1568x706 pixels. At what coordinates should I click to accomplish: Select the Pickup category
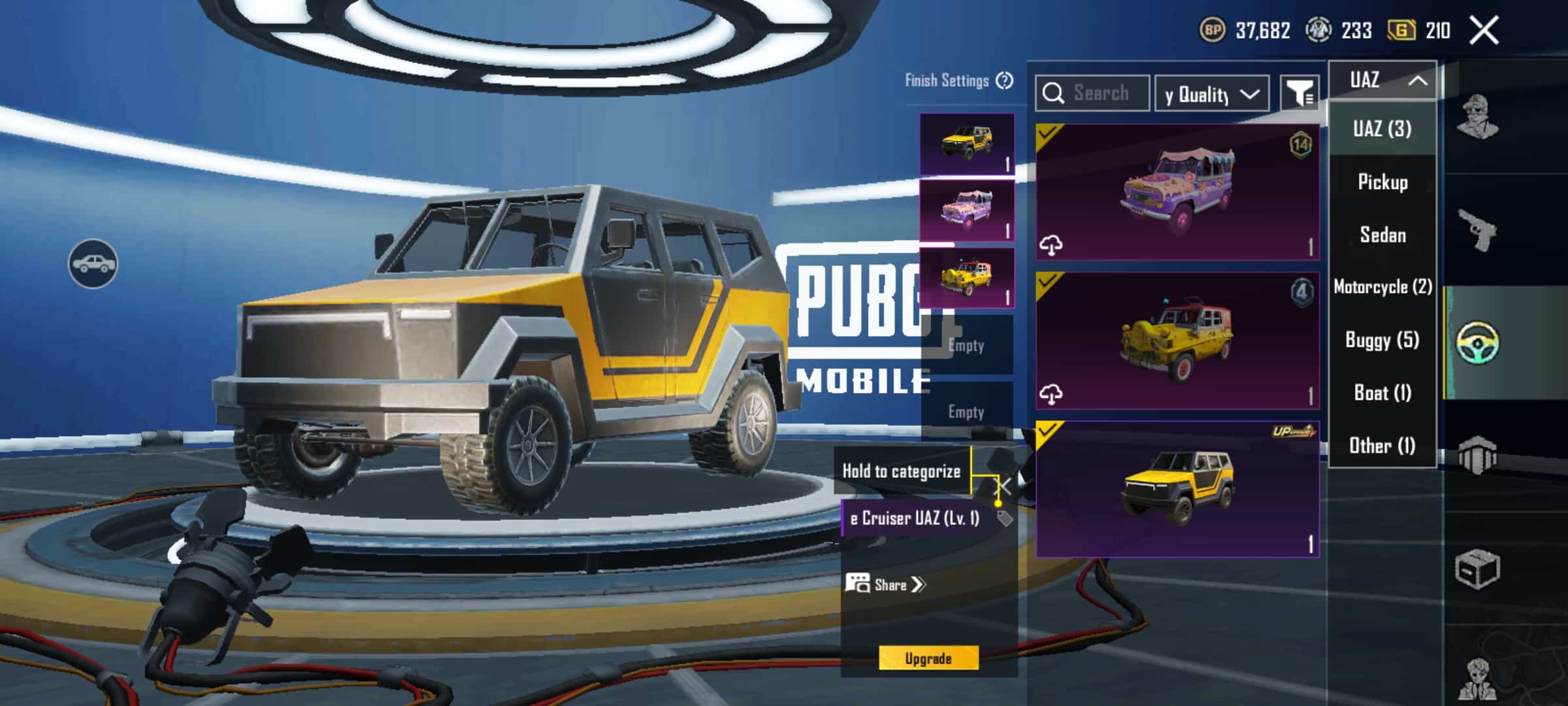coord(1382,182)
